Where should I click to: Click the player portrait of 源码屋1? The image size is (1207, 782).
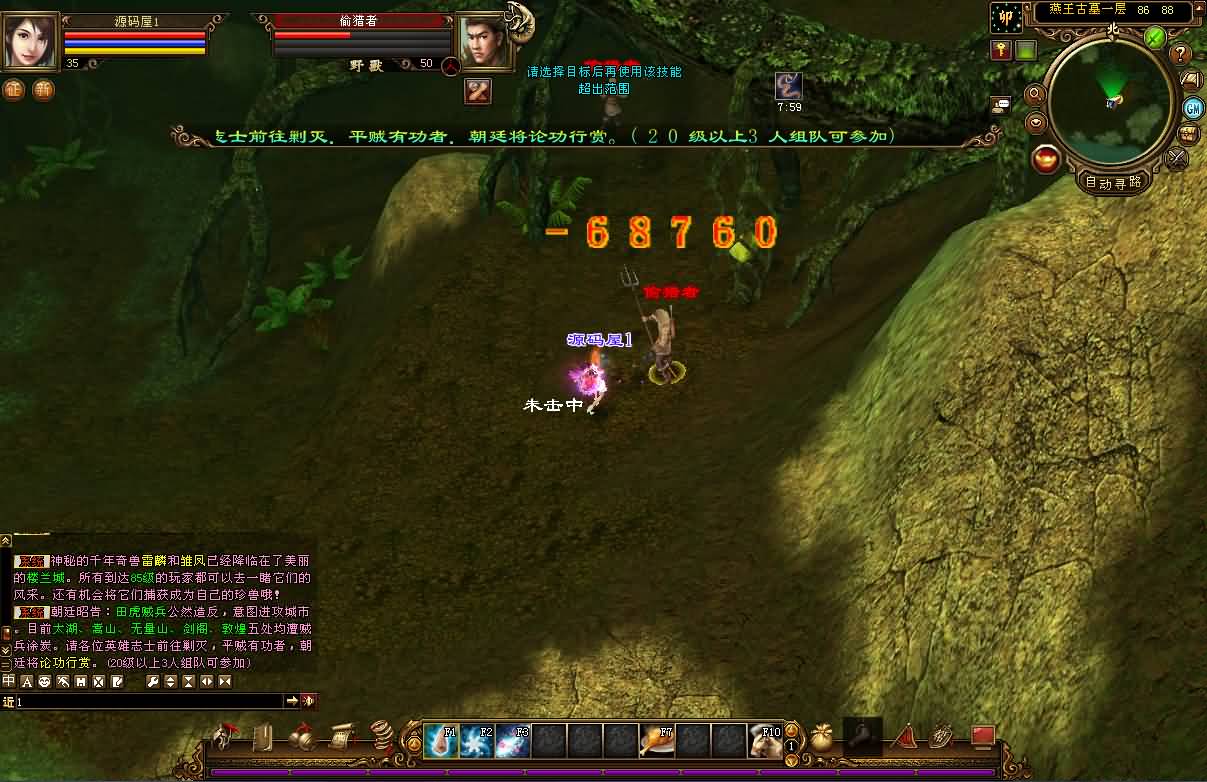(x=31, y=42)
